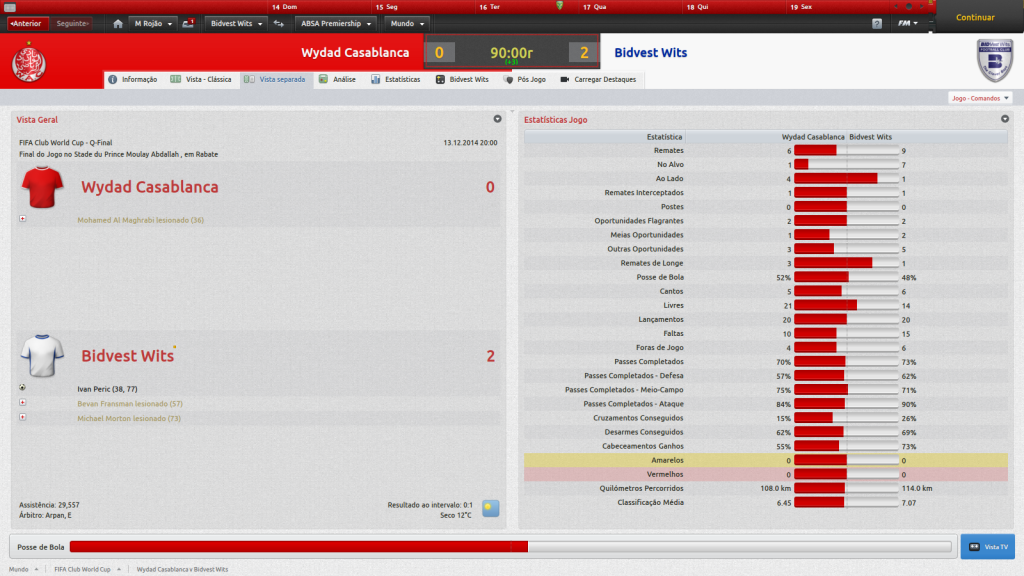Image resolution: width=1024 pixels, height=576 pixels.
Task: Open the Jogo - Comandos dropdown
Action: [x=979, y=98]
